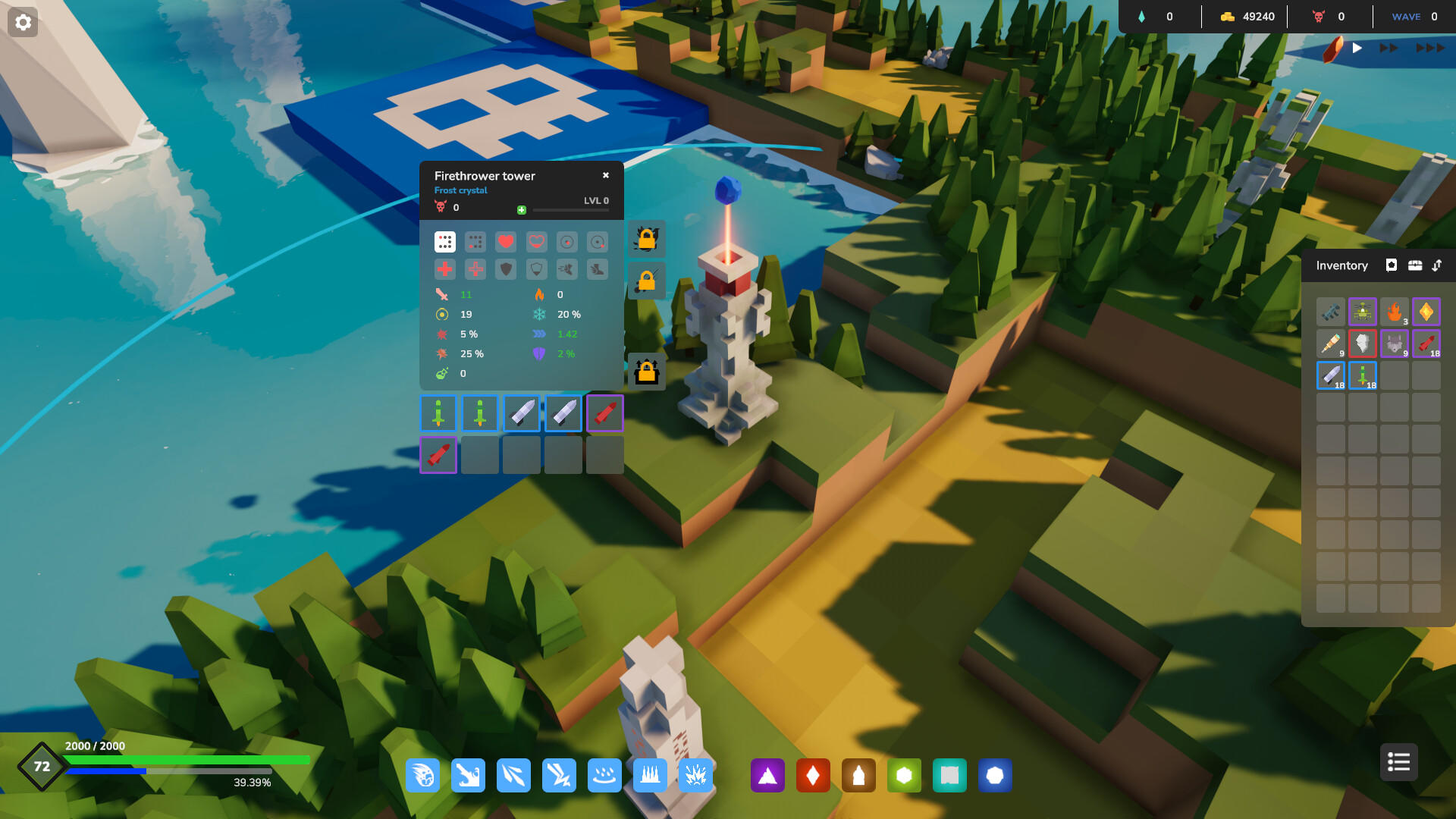Image resolution: width=1456 pixels, height=819 pixels.
Task: Click the green plus on the Firethrower tower panel
Action: click(521, 210)
